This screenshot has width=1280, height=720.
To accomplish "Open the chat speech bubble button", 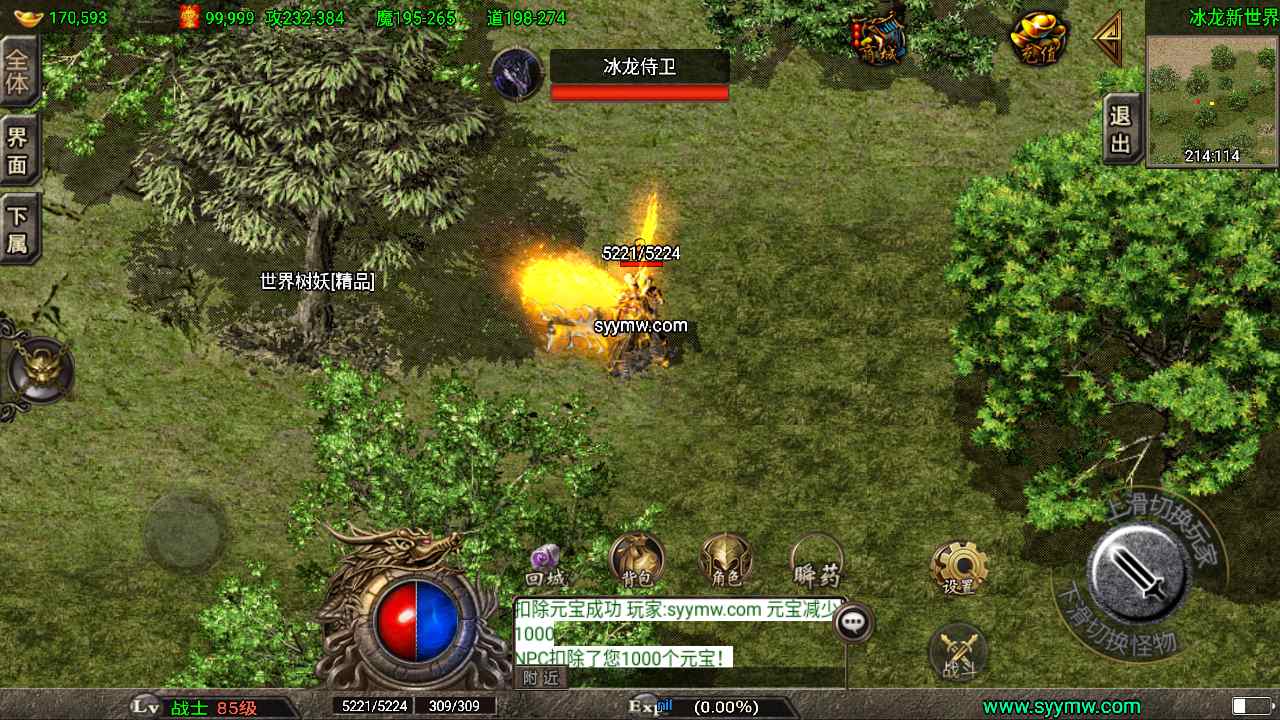I will (853, 622).
